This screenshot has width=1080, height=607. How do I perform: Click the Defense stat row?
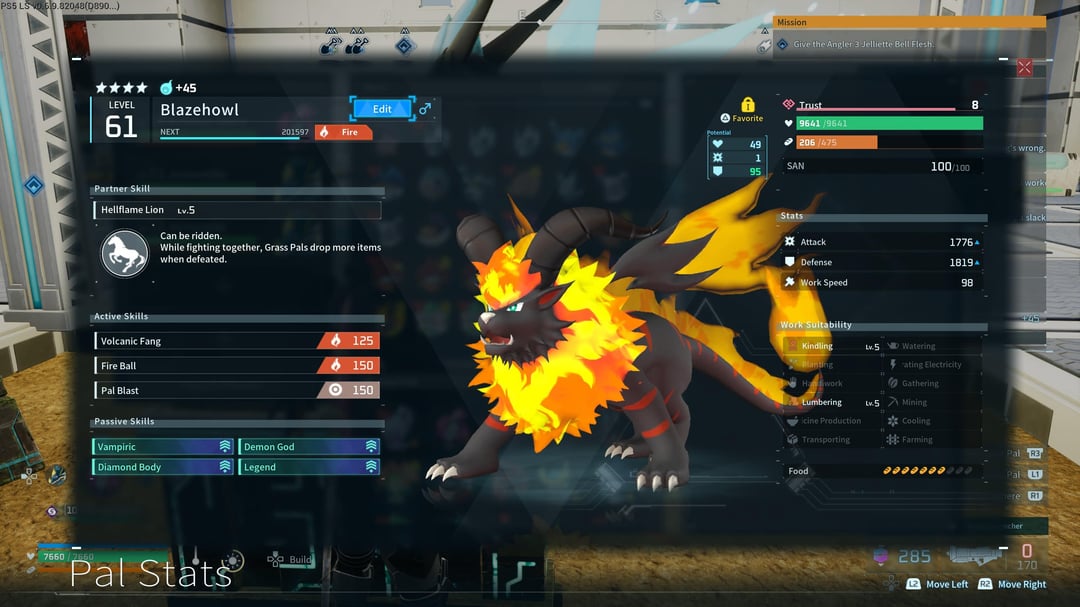coord(880,263)
